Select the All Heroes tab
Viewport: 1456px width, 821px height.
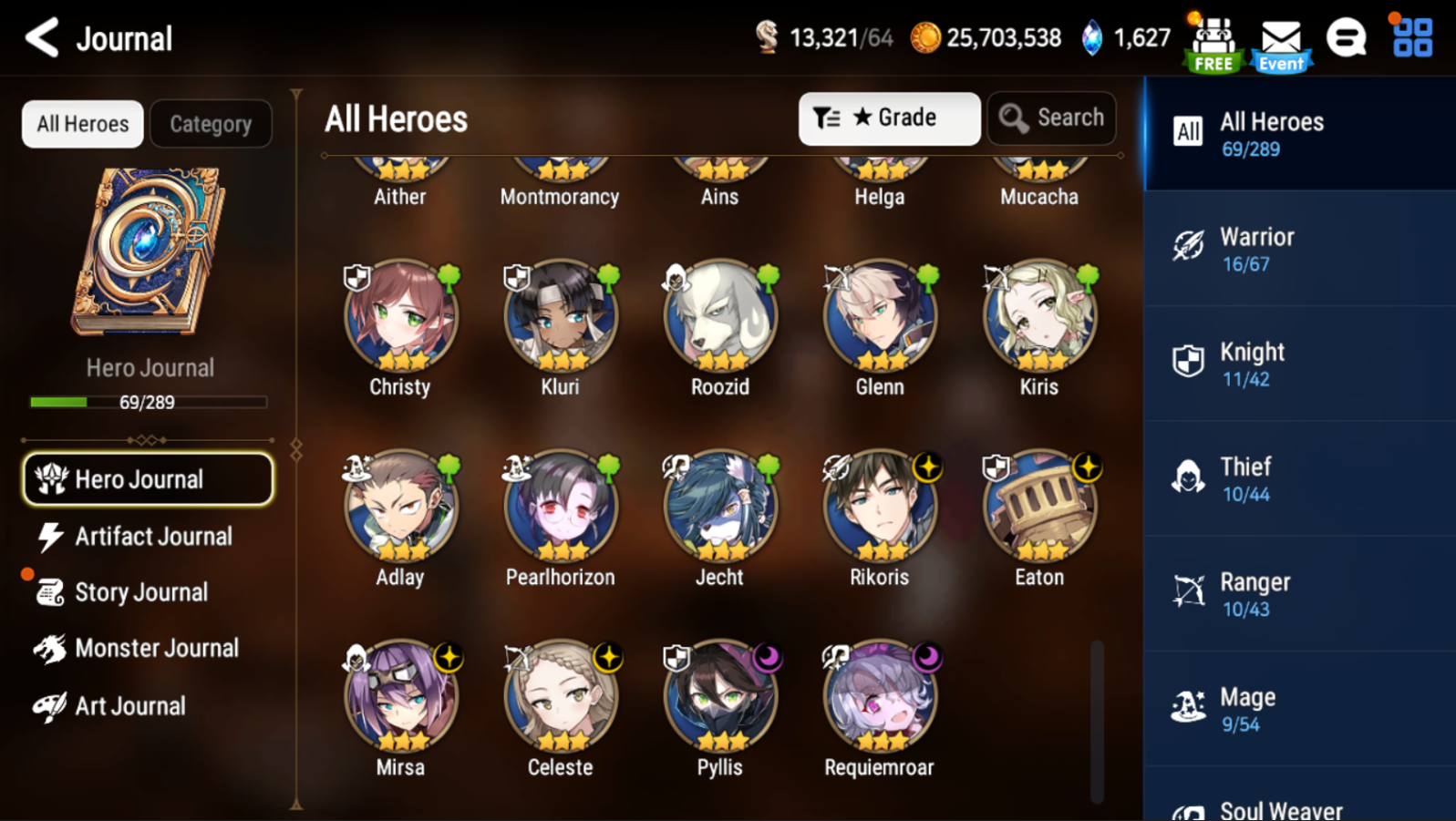pyautogui.click(x=83, y=124)
